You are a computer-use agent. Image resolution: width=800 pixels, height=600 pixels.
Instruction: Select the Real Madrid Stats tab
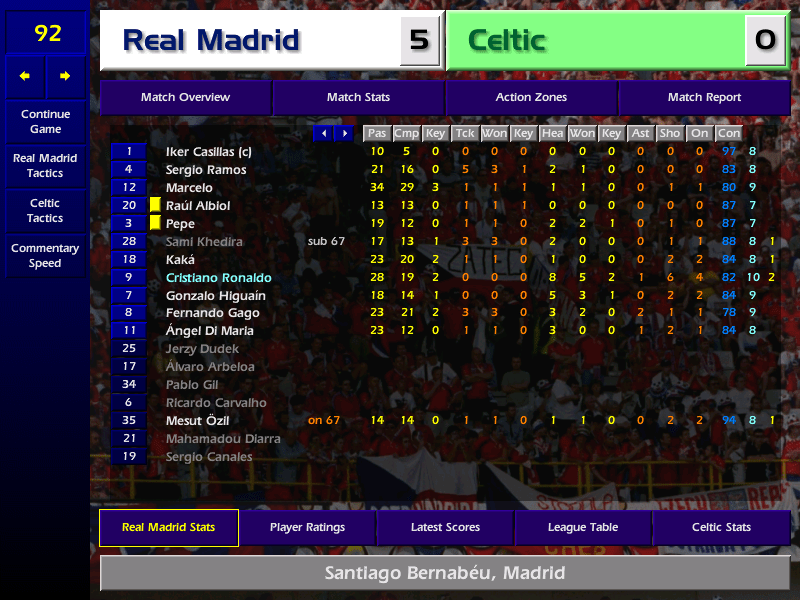tap(169, 528)
